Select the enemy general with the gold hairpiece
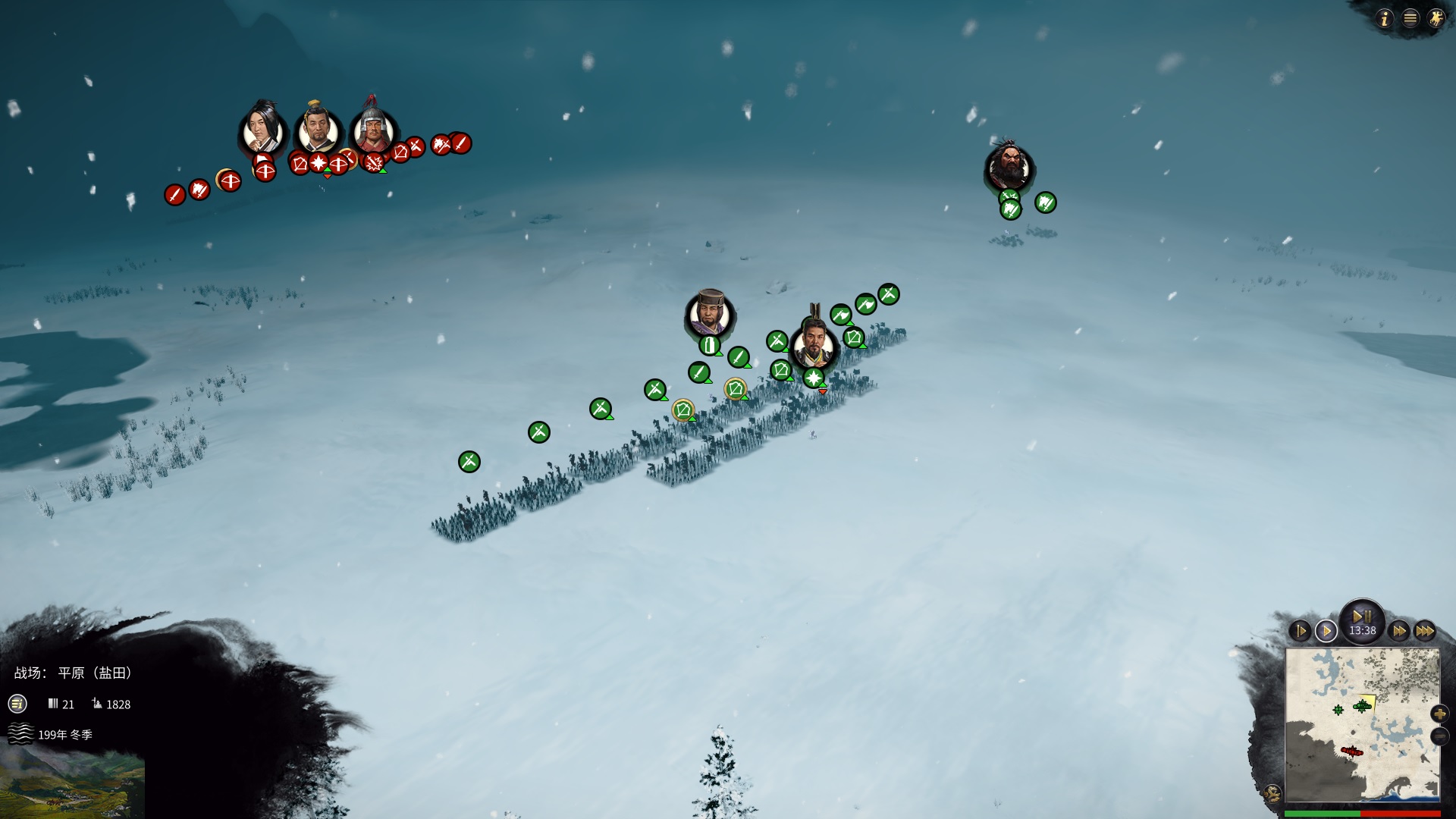 tap(318, 131)
